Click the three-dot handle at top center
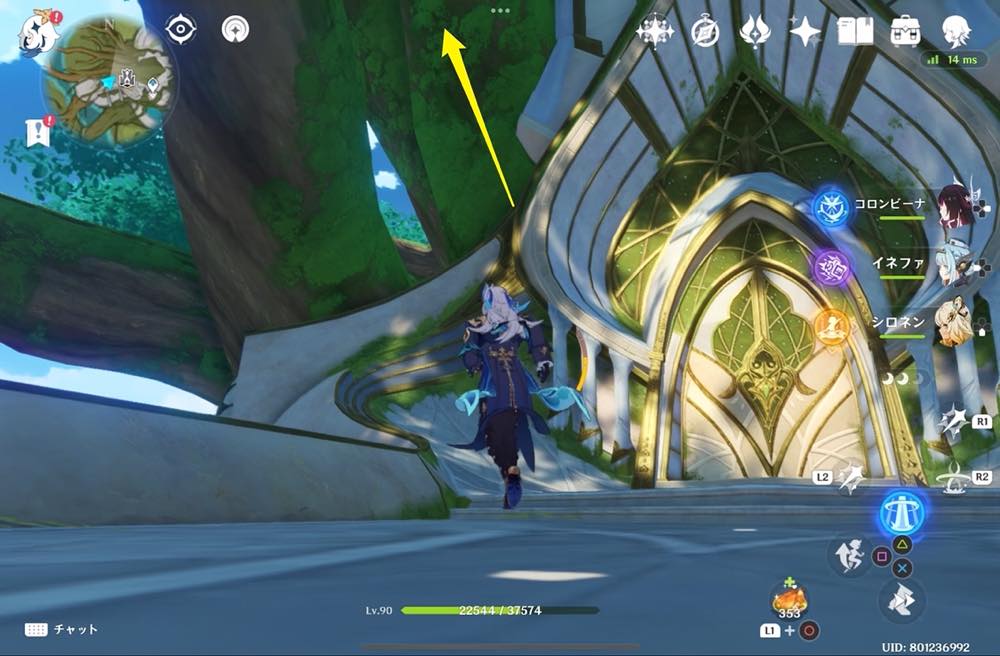 click(500, 11)
